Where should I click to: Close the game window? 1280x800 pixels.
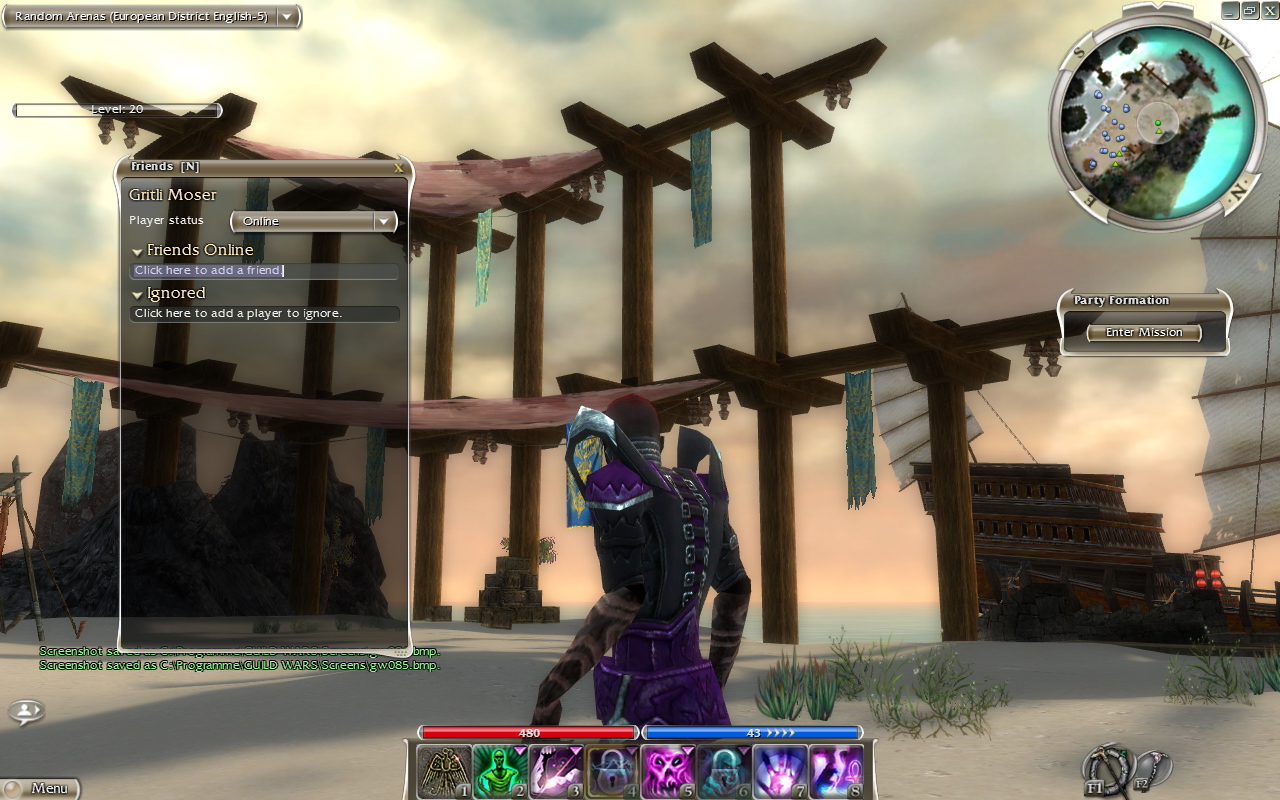[x=1269, y=10]
